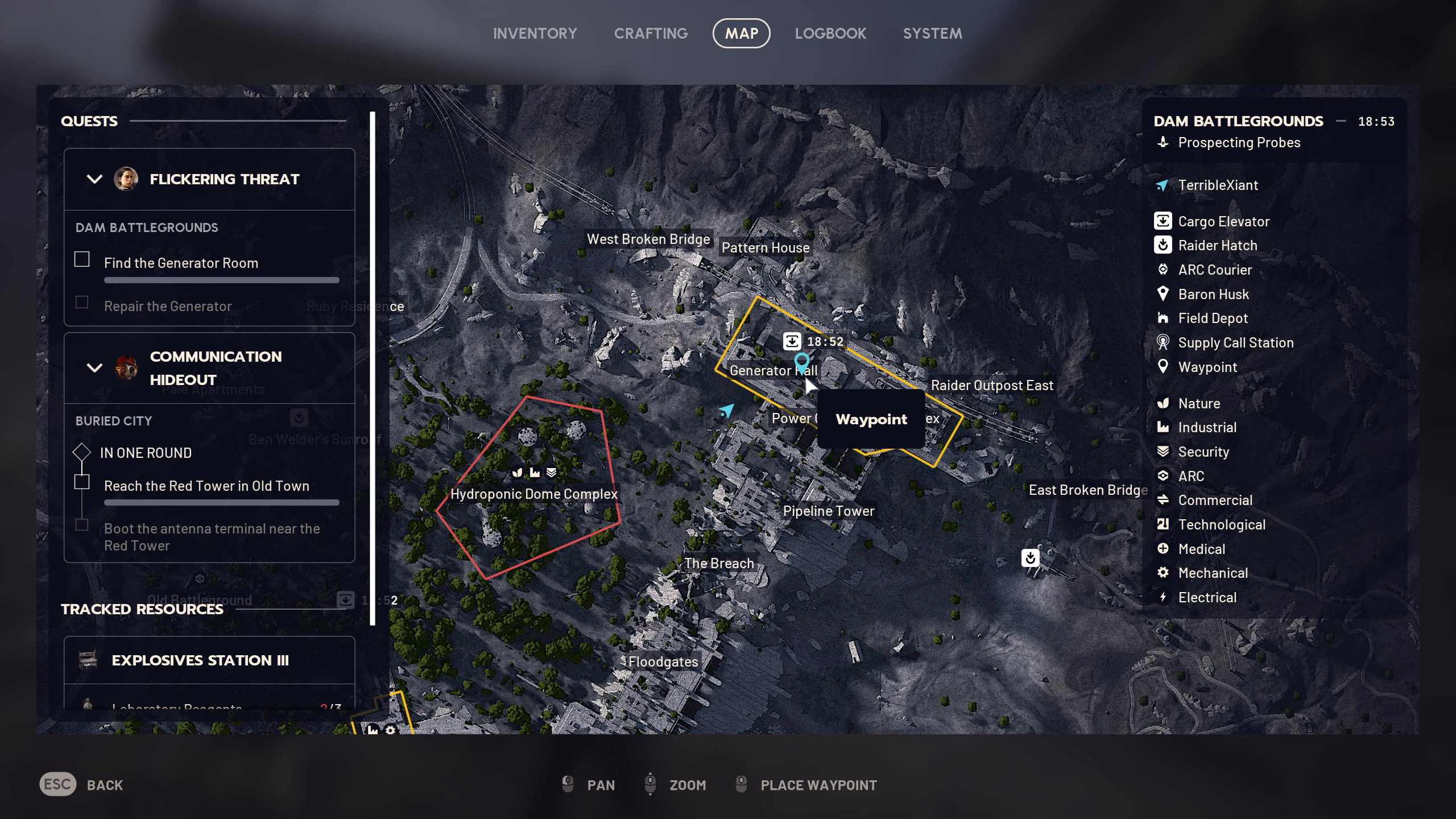Toggle Raider Hatch in the legend

[1217, 246]
